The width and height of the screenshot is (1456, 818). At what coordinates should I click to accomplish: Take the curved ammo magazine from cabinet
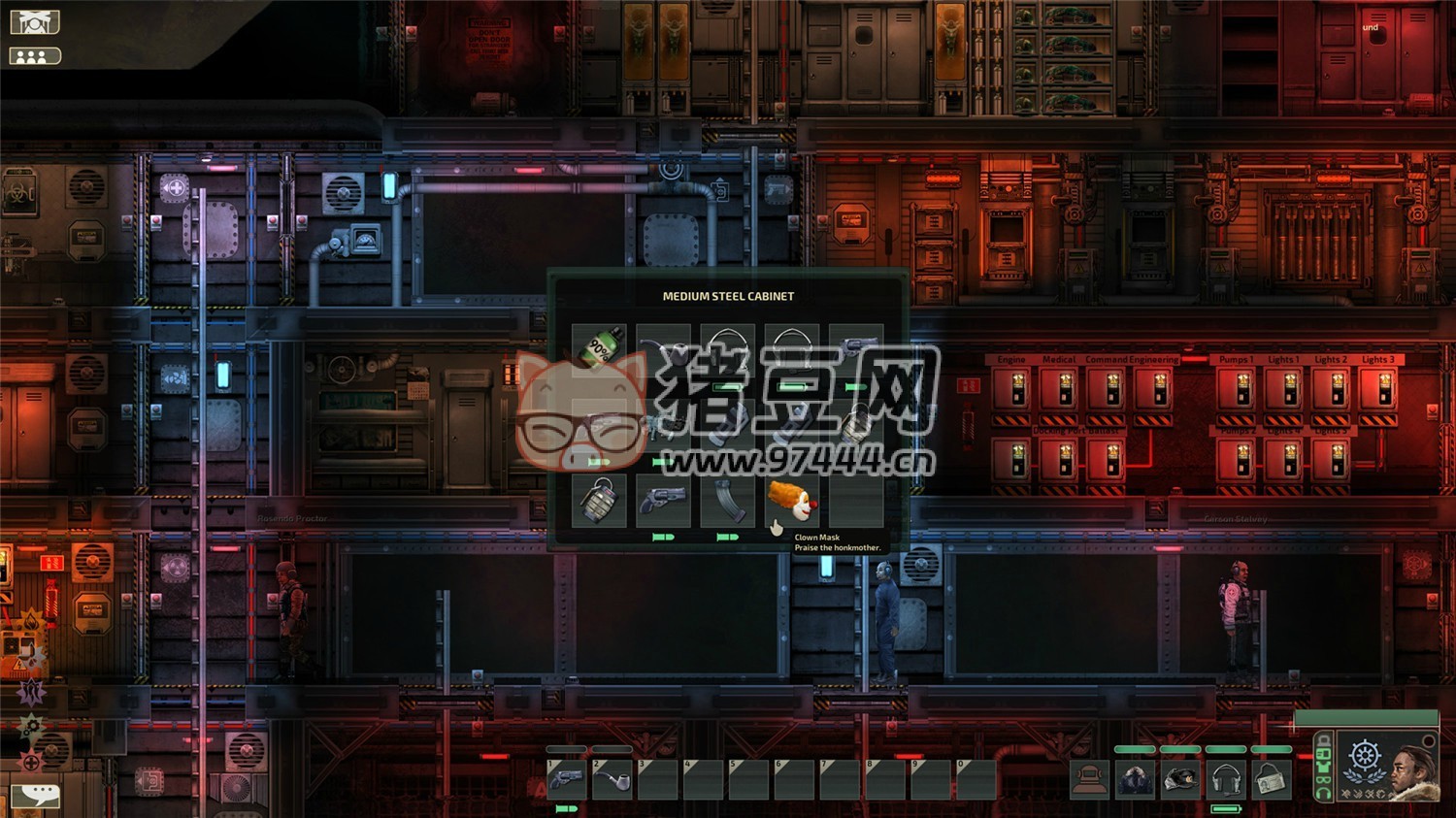pos(727,501)
